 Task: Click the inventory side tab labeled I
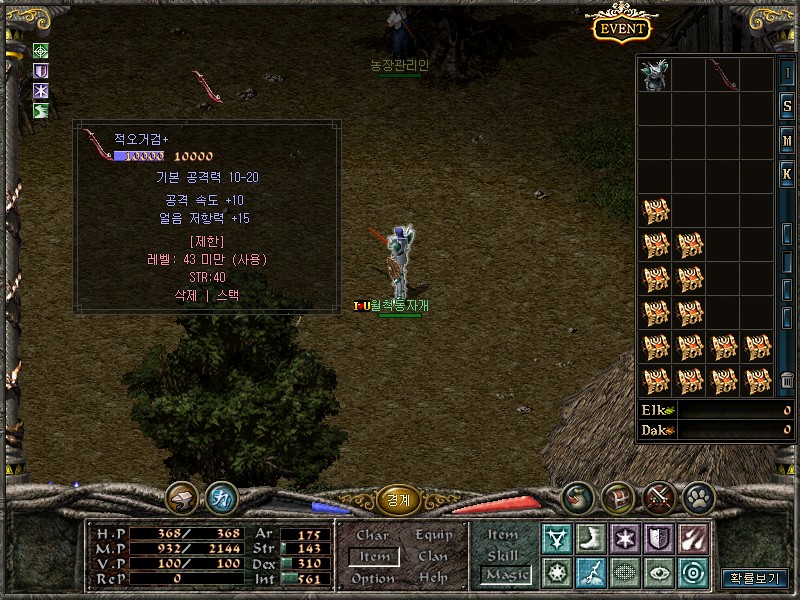787,74
